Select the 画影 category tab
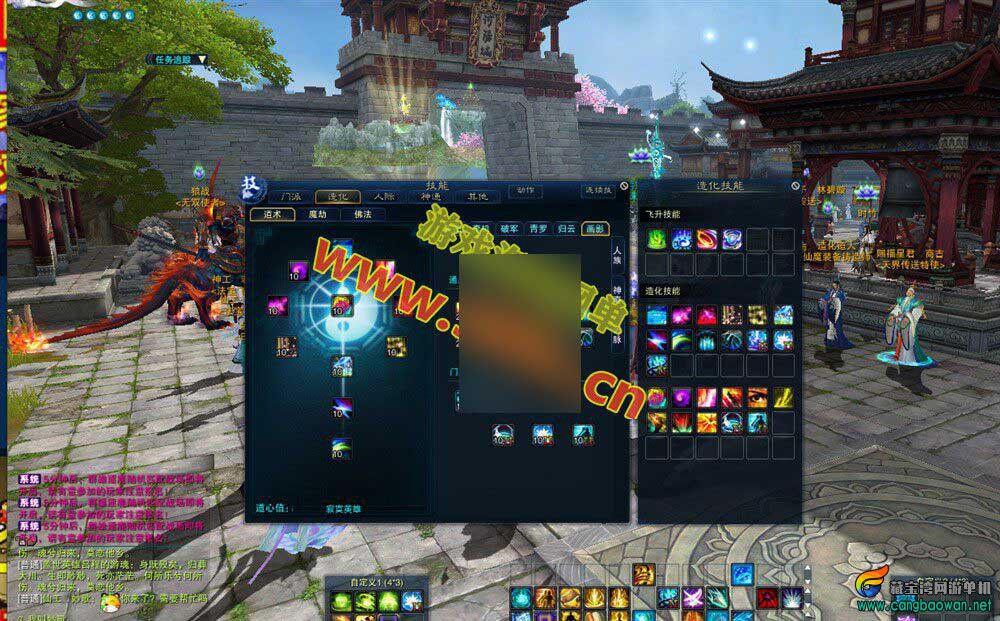Image resolution: width=1000 pixels, height=621 pixels. (595, 229)
